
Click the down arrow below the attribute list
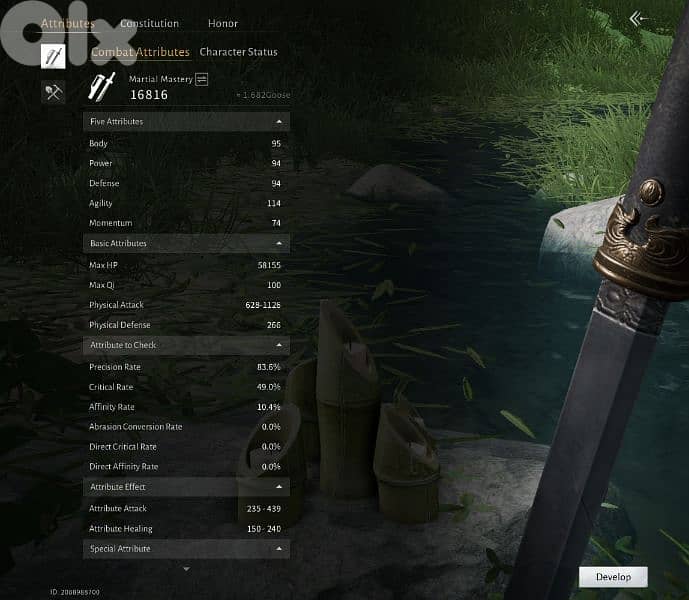click(x=186, y=569)
